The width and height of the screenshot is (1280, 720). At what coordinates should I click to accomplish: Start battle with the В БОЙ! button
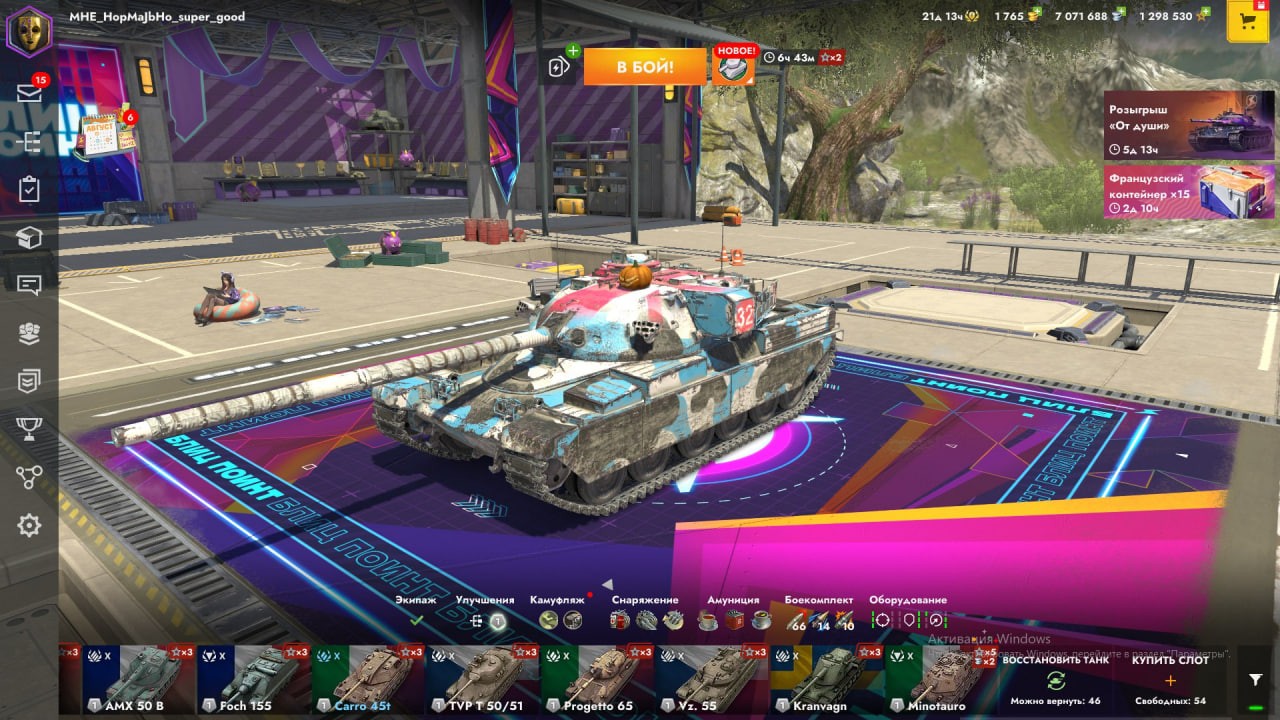644,67
